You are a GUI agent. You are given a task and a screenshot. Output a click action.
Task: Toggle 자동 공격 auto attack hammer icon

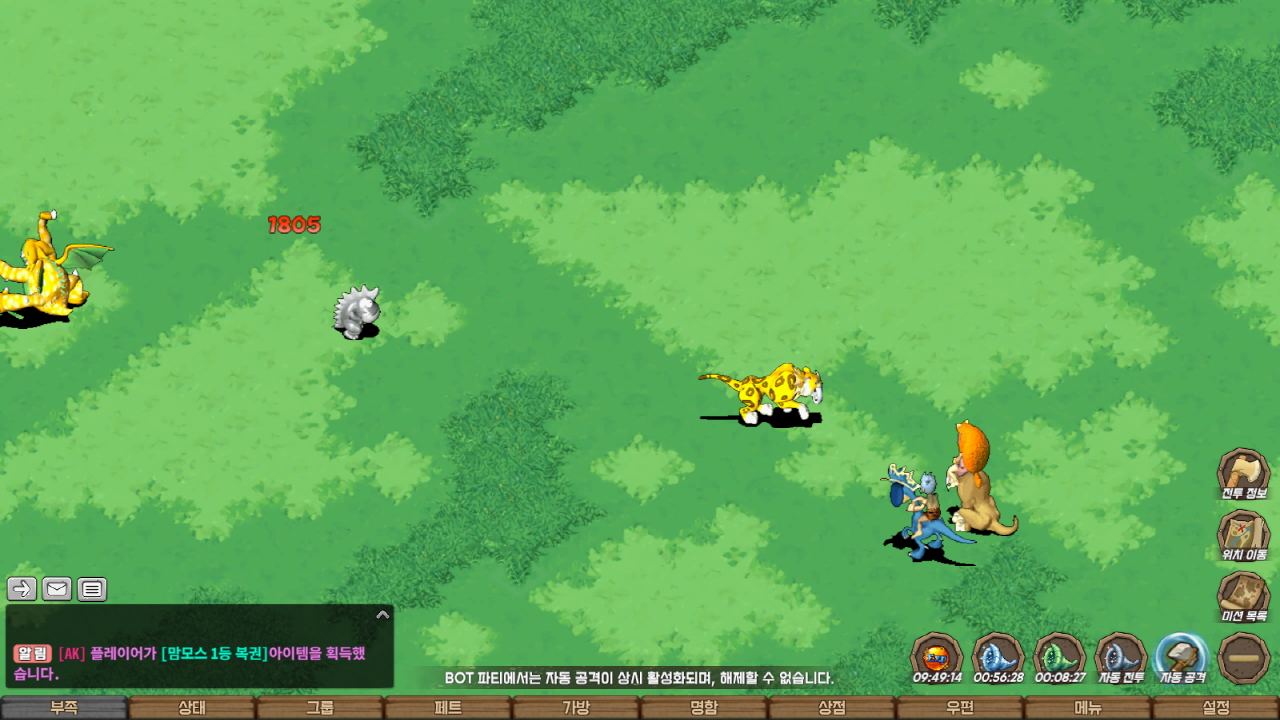(x=1182, y=657)
